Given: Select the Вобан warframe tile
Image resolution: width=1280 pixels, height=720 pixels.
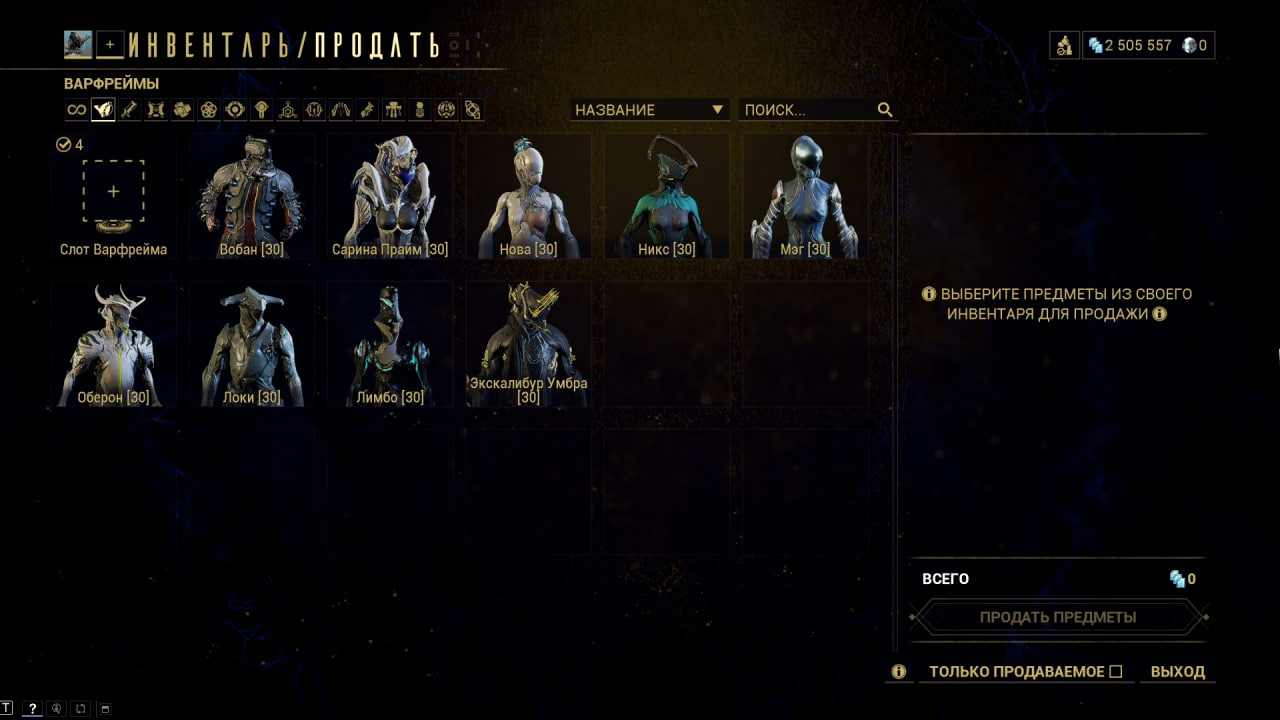Looking at the screenshot, I should 252,197.
